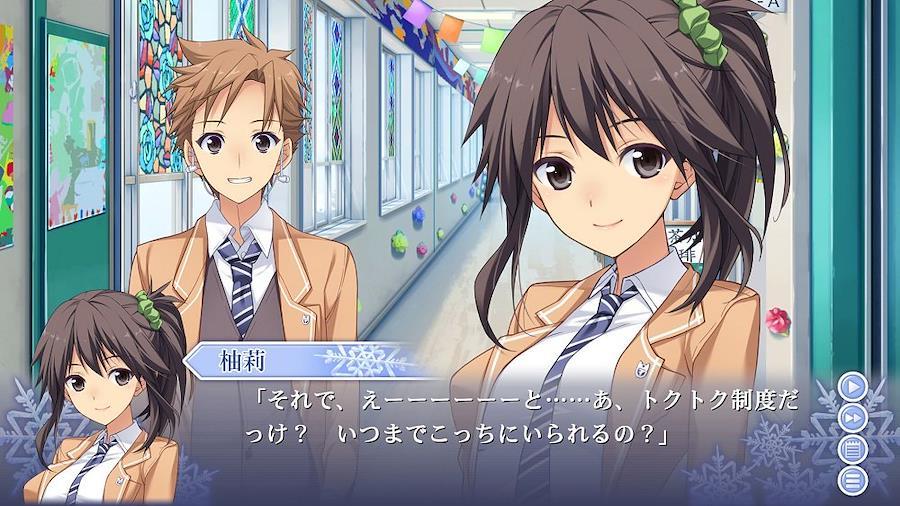Activate the fast-forward skip button
The image size is (900, 506).
coord(852,417)
